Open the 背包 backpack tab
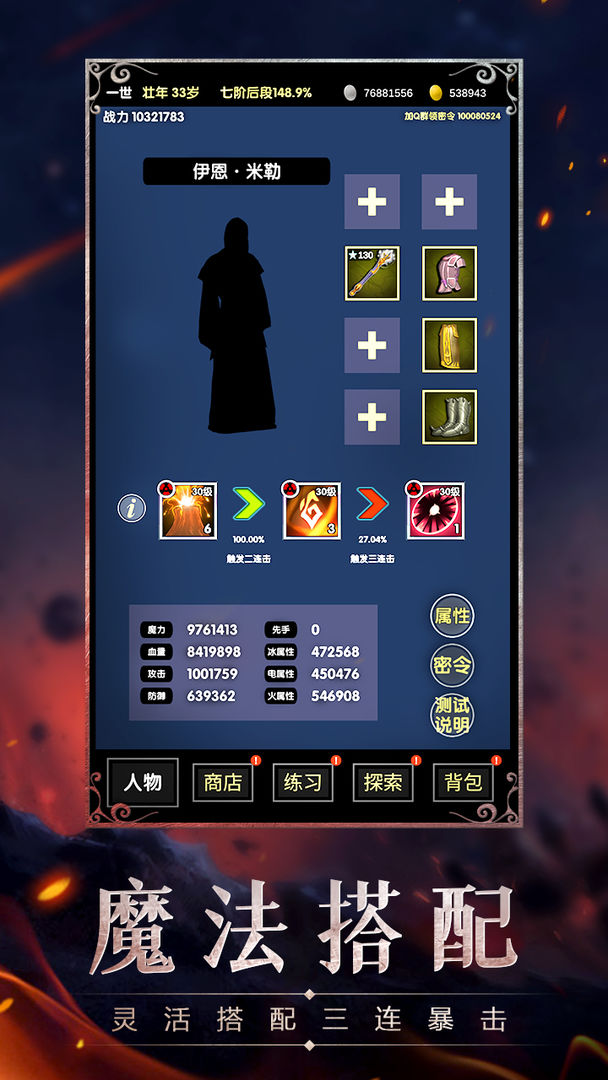The image size is (608, 1080). [x=463, y=782]
